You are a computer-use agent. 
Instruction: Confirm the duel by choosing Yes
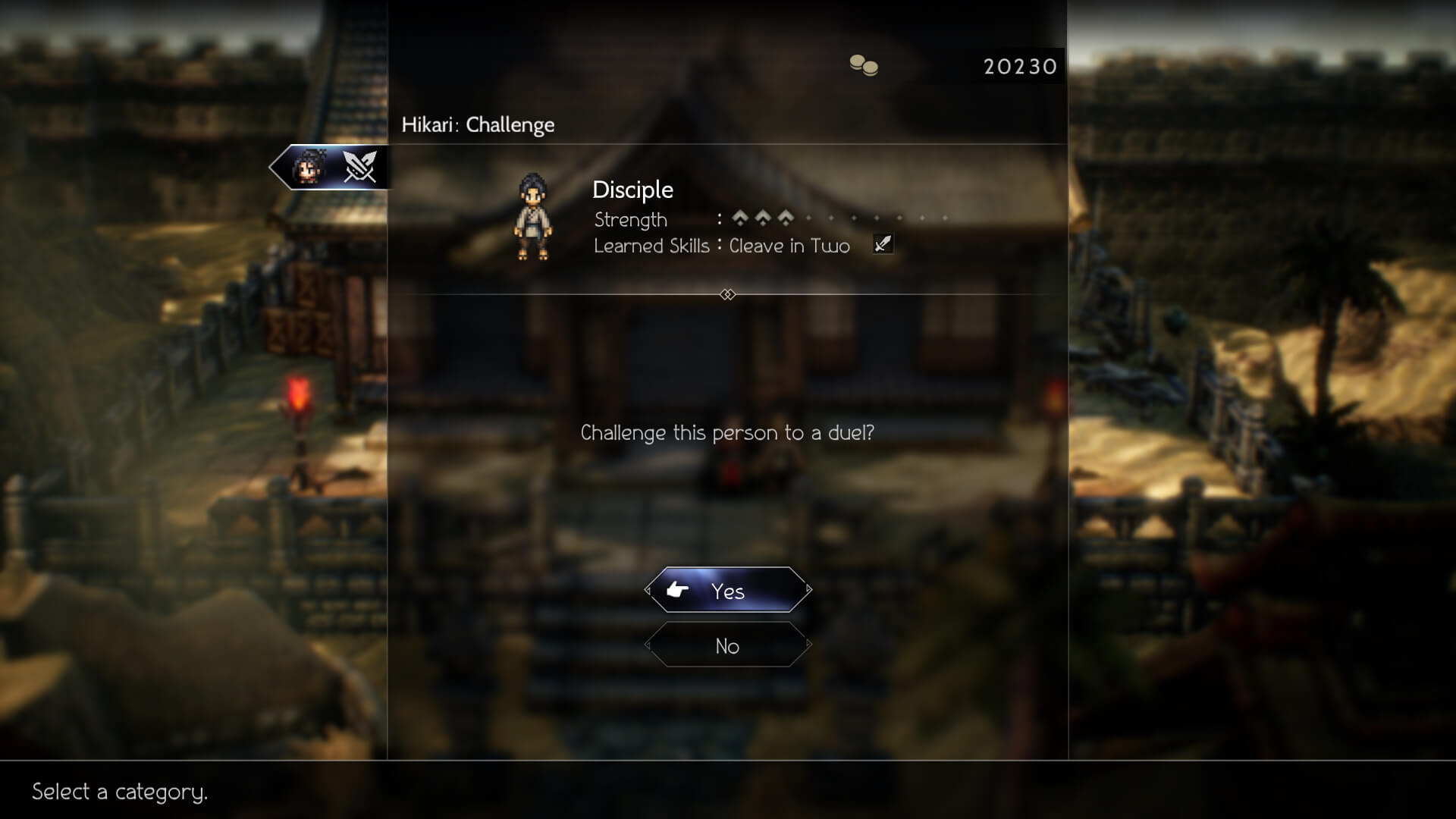tap(727, 590)
